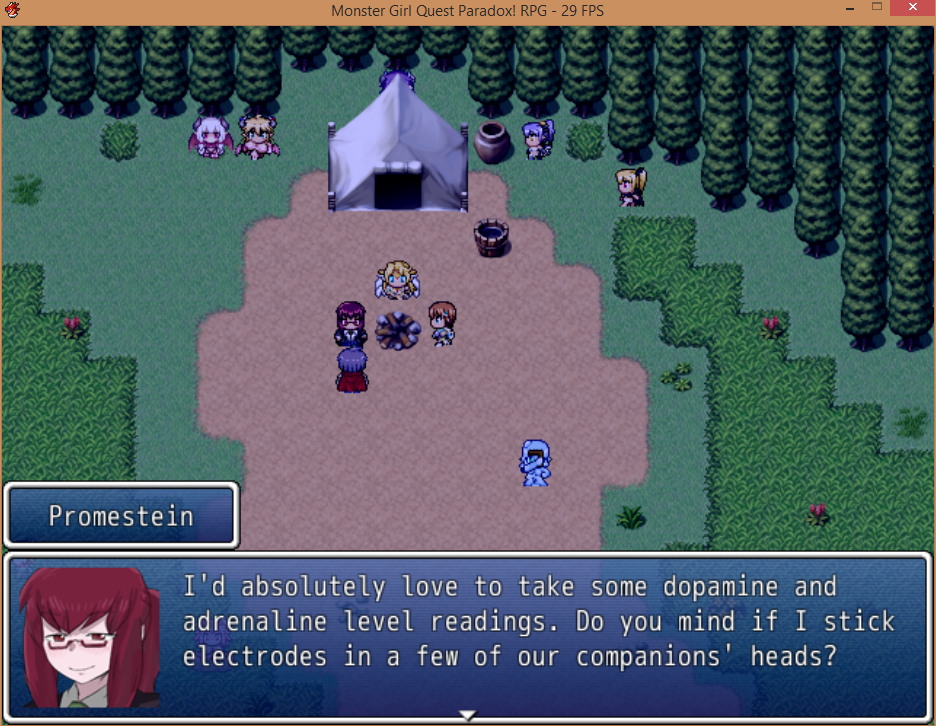Viewport: 936px width, 726px height.
Task: Advance dialogue via the white continue arrow
Action: click(x=467, y=714)
